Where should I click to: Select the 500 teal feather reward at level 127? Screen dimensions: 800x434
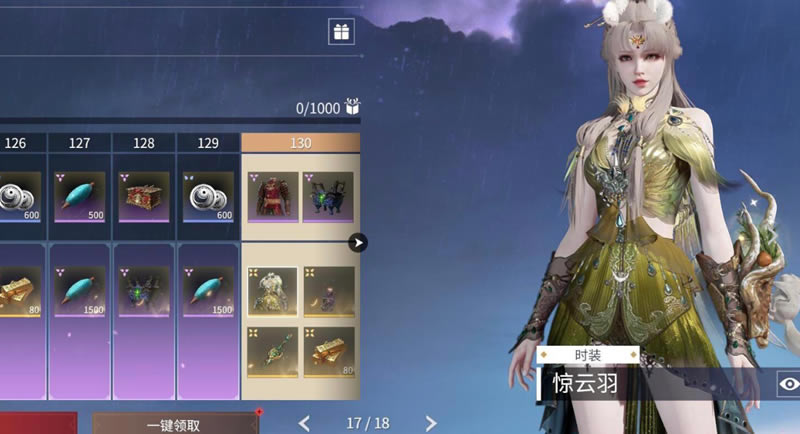pyautogui.click(x=80, y=196)
